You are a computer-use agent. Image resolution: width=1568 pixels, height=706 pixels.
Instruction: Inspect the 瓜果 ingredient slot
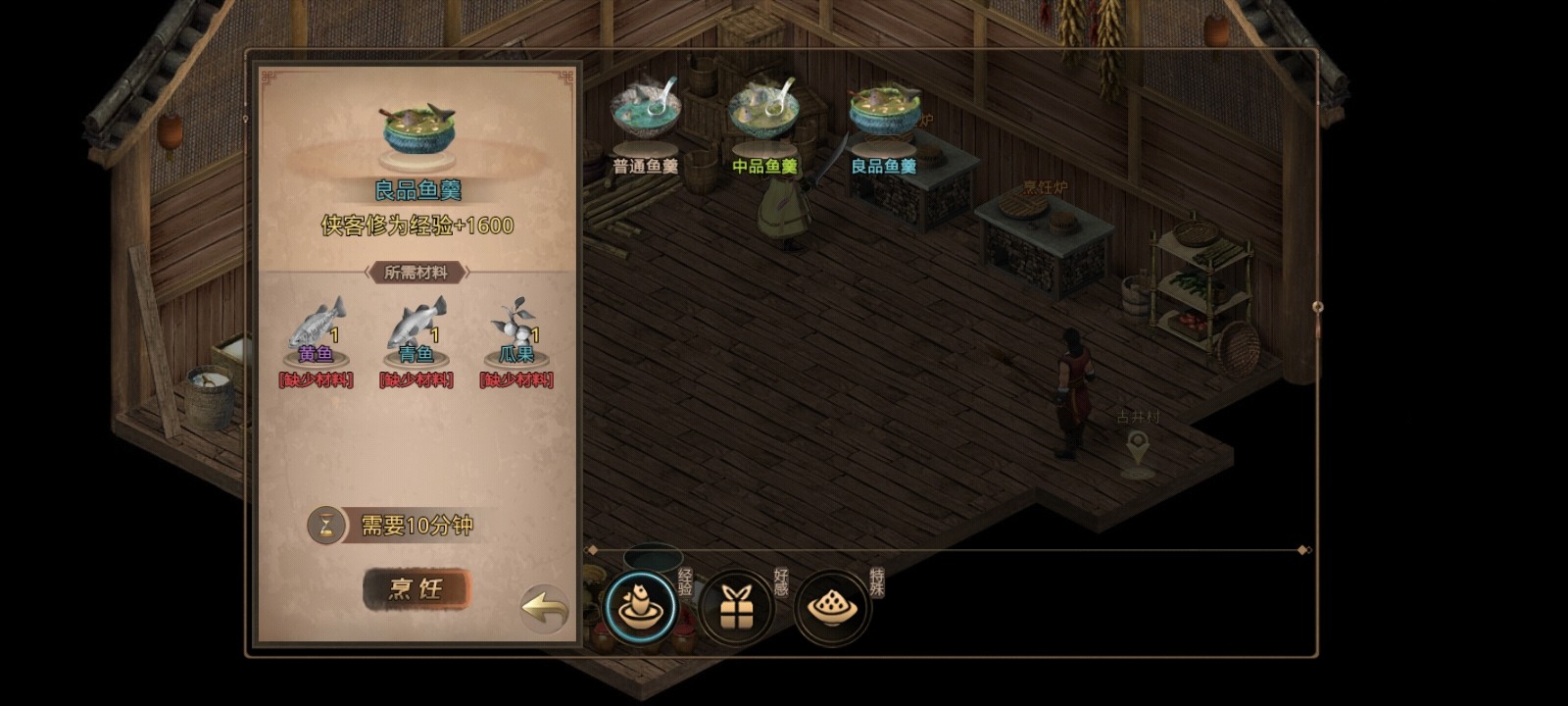[x=516, y=328]
